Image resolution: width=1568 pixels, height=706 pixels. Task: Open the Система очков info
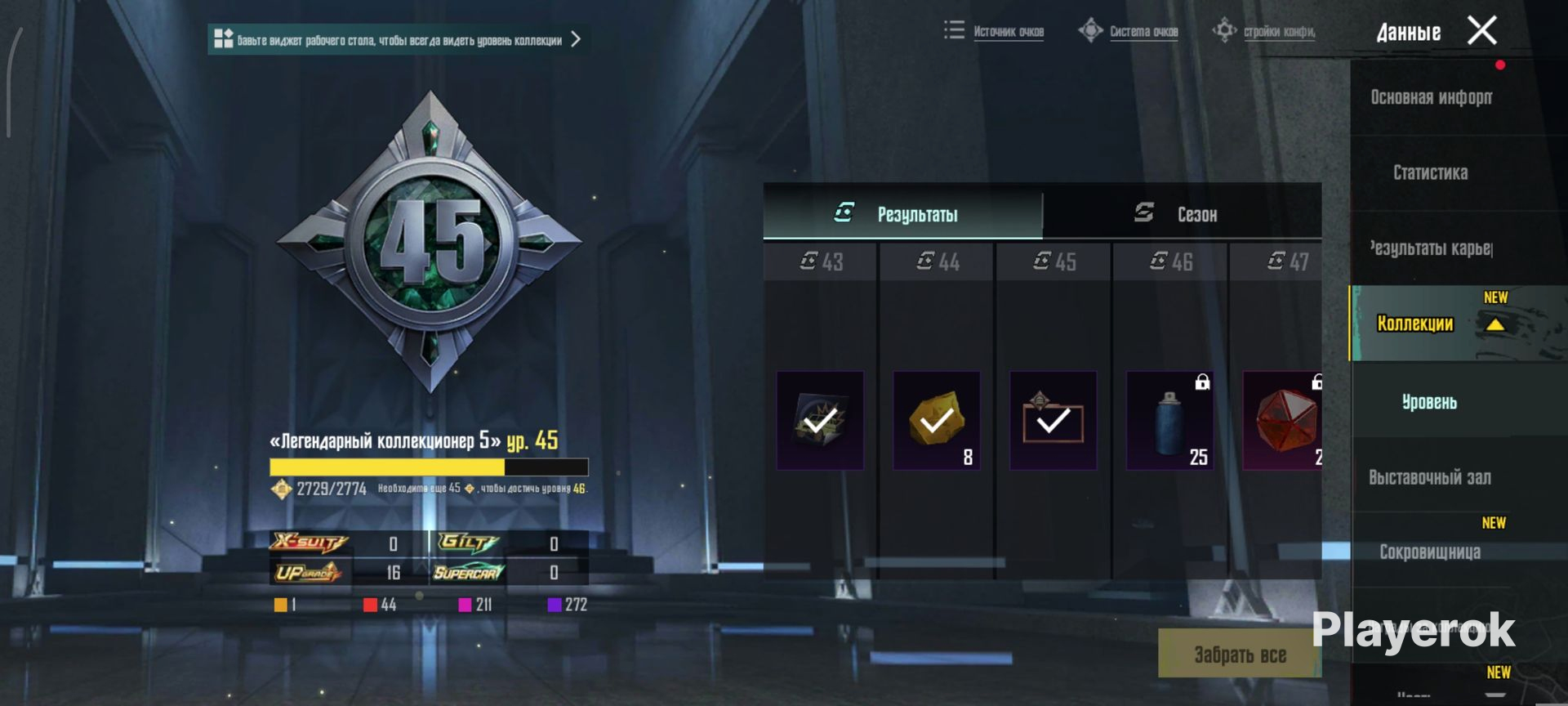point(1129,32)
